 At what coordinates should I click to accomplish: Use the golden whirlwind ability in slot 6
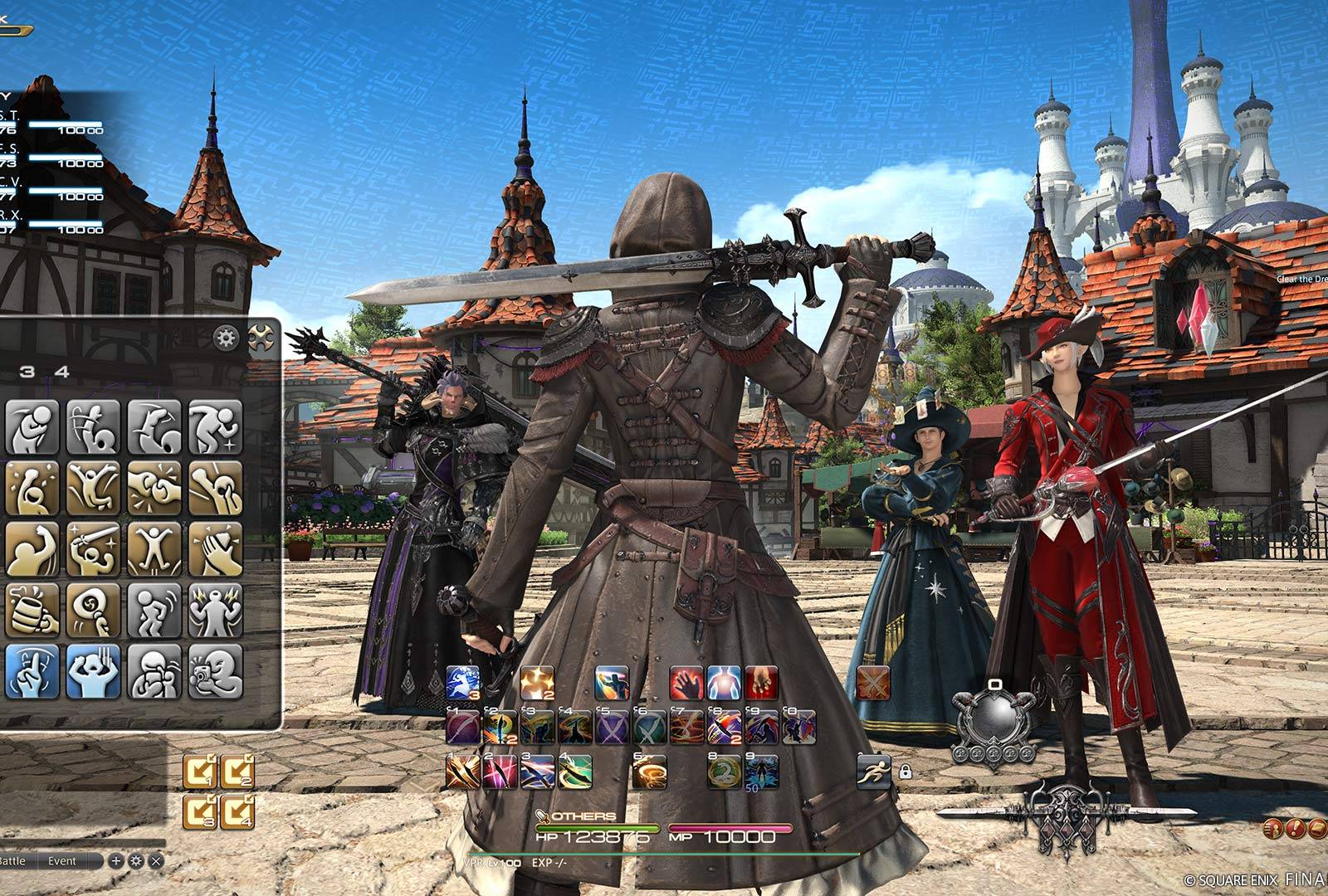pos(649,772)
